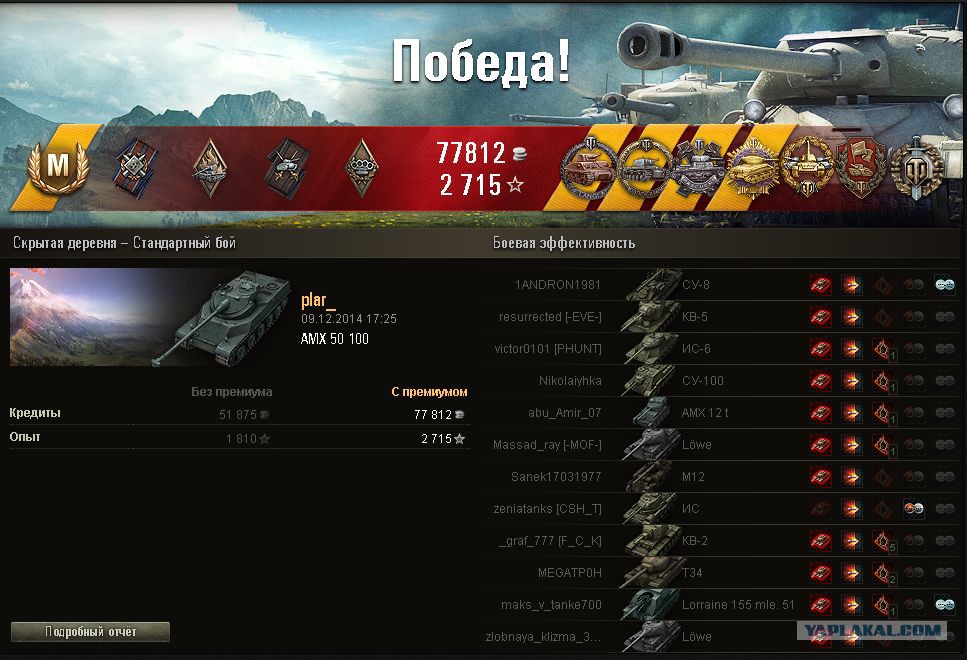Select player row 1ANDRON1981

click(x=558, y=285)
